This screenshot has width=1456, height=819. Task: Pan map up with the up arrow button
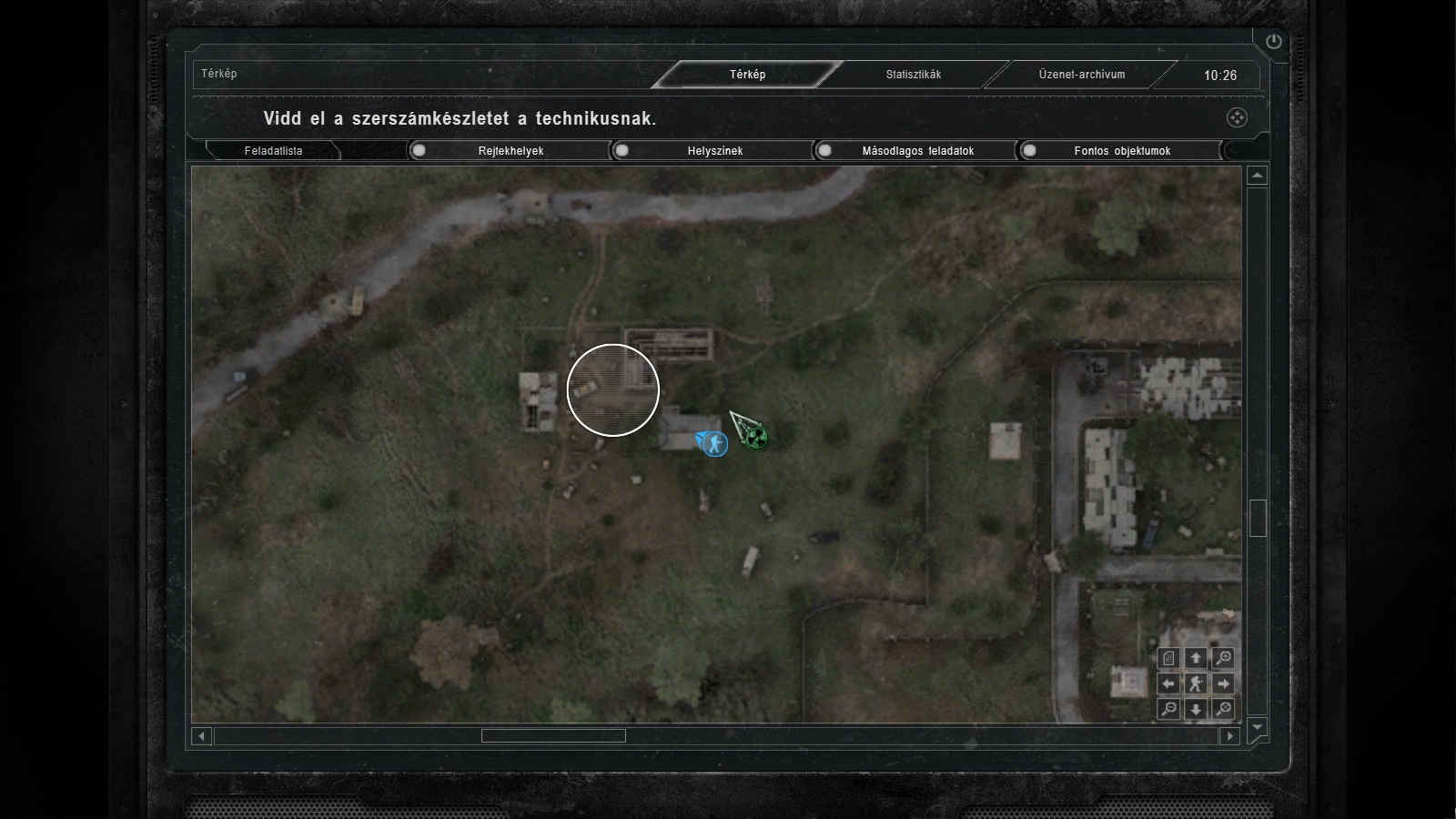(x=1196, y=658)
